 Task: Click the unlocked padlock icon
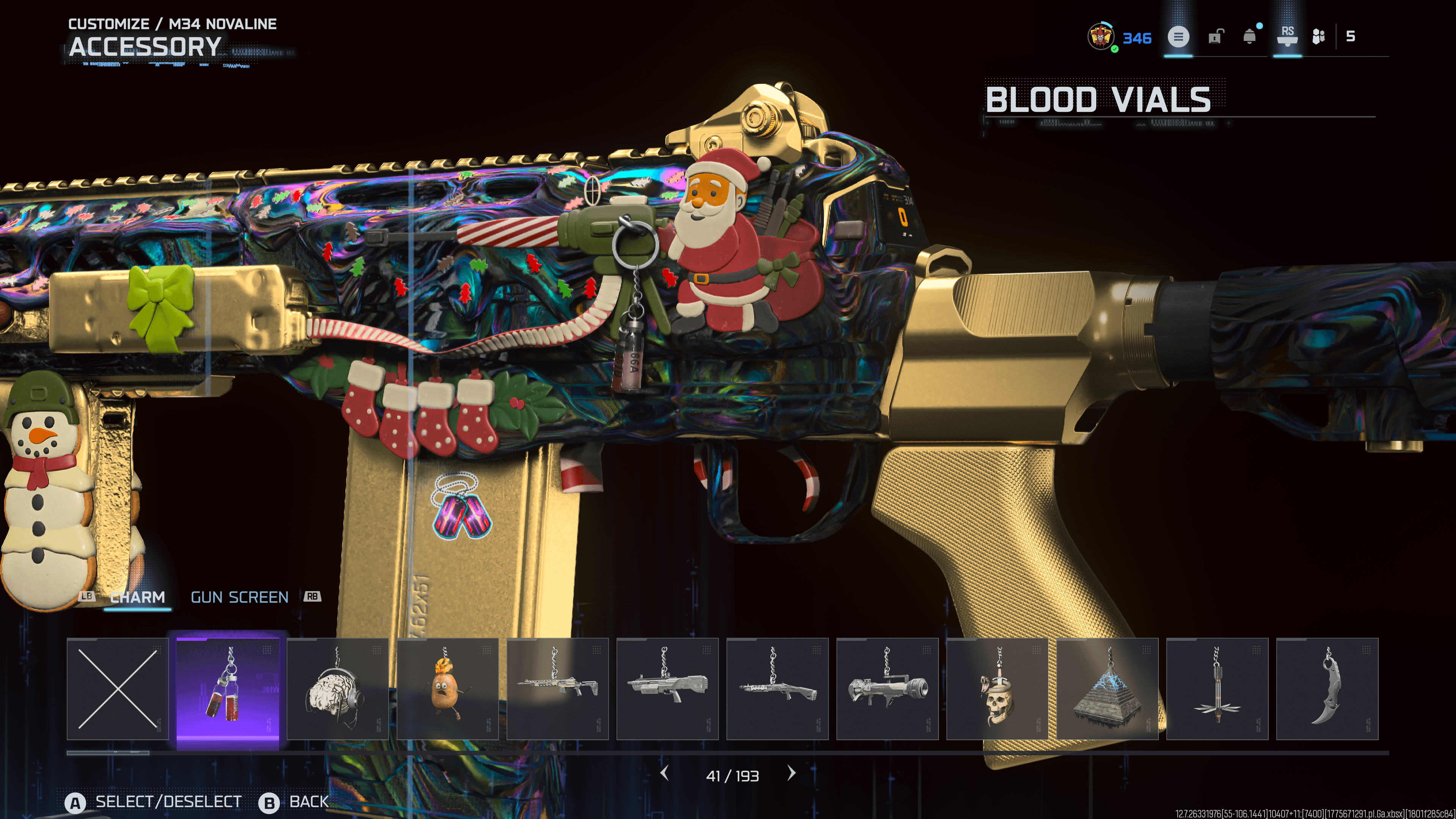point(1214,37)
